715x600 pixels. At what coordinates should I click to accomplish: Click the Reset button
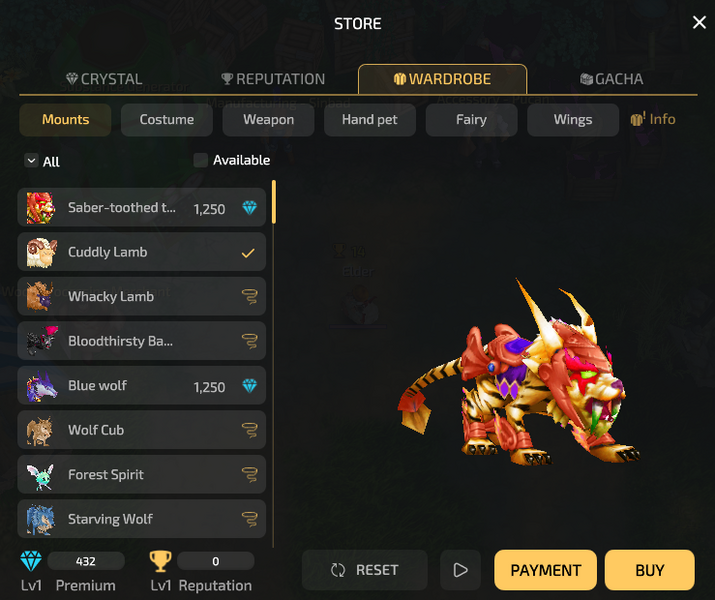coord(365,570)
